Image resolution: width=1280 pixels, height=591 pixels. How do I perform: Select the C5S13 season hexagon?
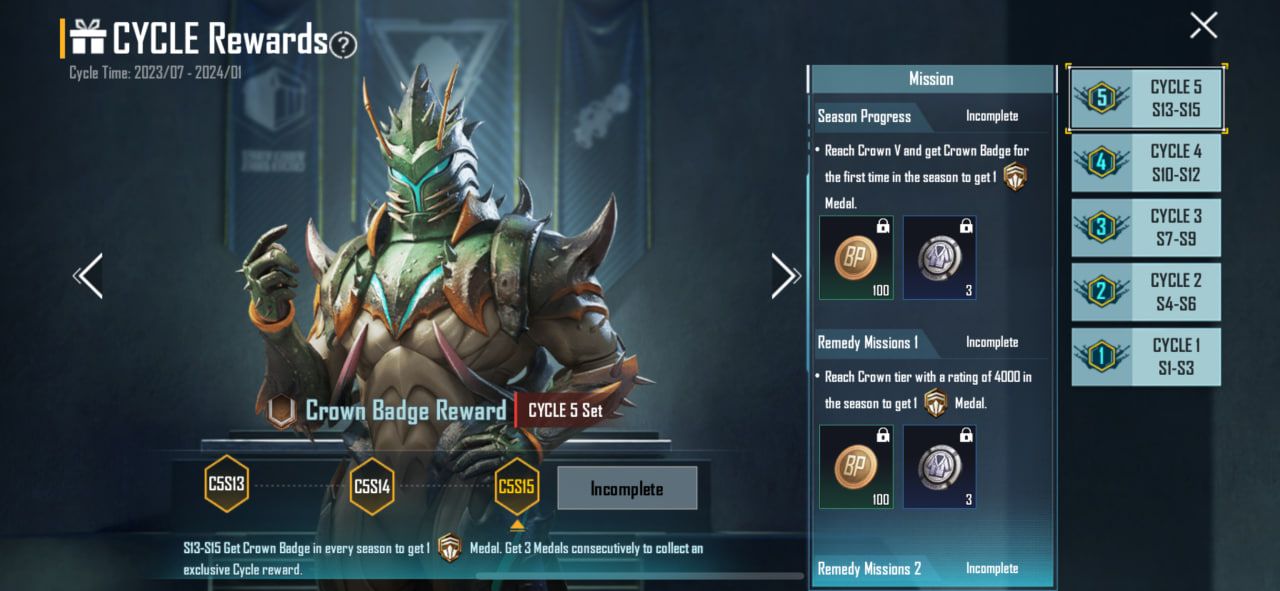click(x=226, y=486)
